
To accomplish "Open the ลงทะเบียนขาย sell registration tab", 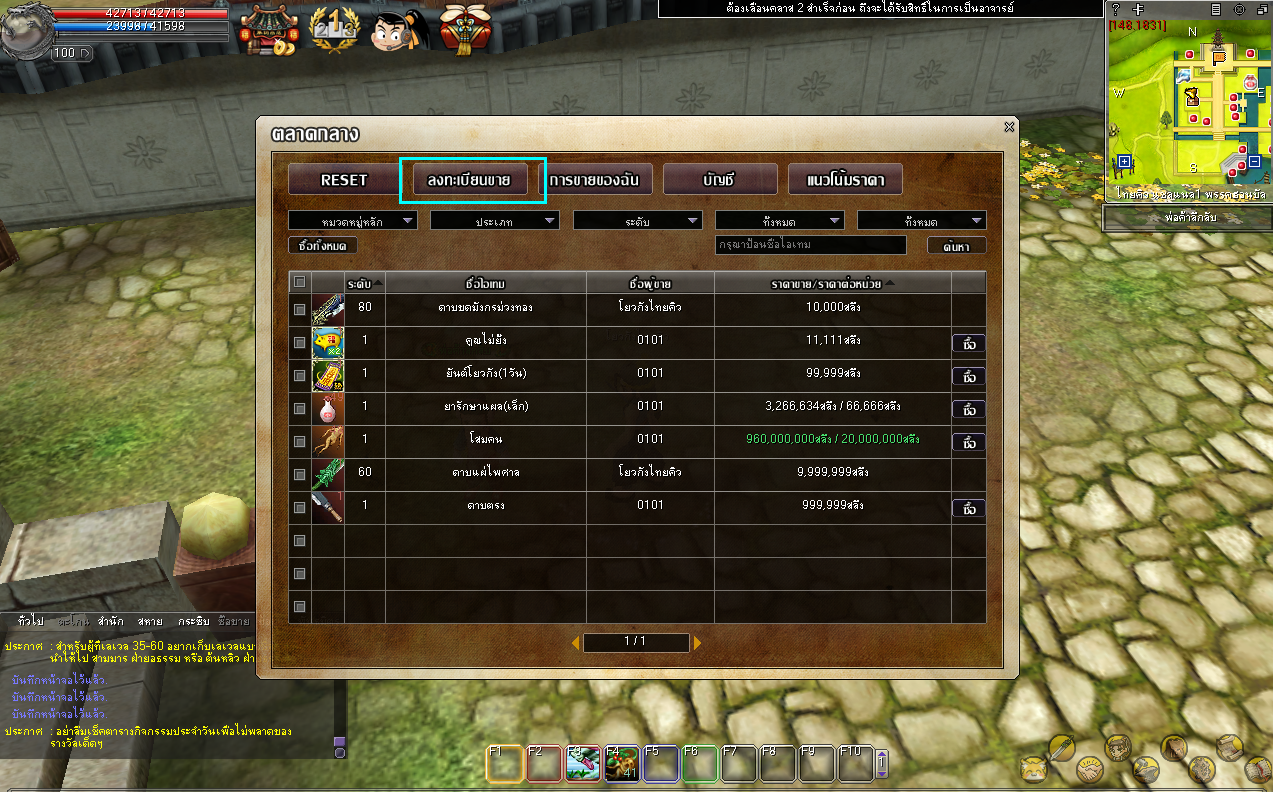I will (x=469, y=180).
